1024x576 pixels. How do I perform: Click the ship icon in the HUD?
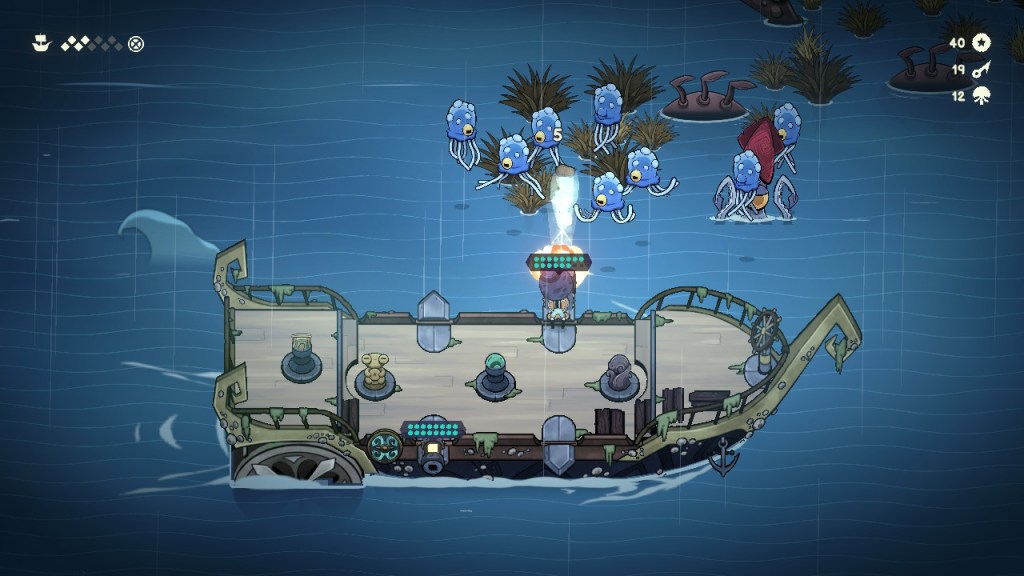pyautogui.click(x=41, y=43)
